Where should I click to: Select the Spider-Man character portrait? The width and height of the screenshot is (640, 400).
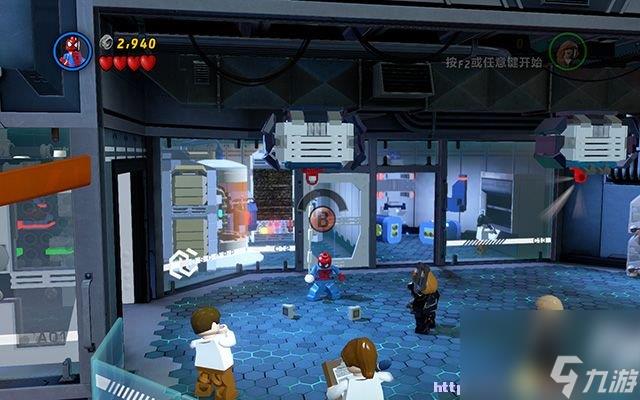point(74,51)
